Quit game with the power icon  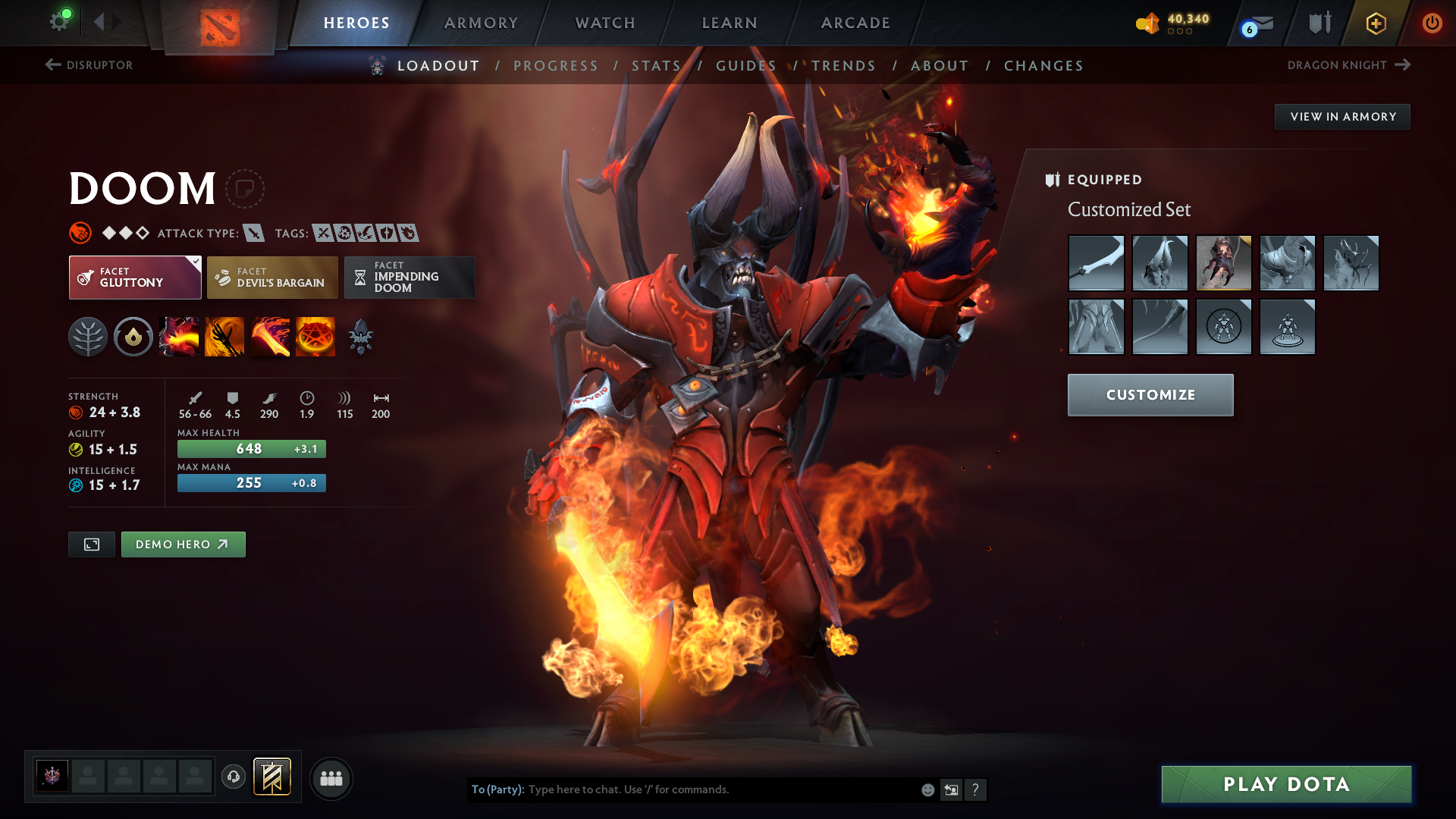coord(1432,23)
